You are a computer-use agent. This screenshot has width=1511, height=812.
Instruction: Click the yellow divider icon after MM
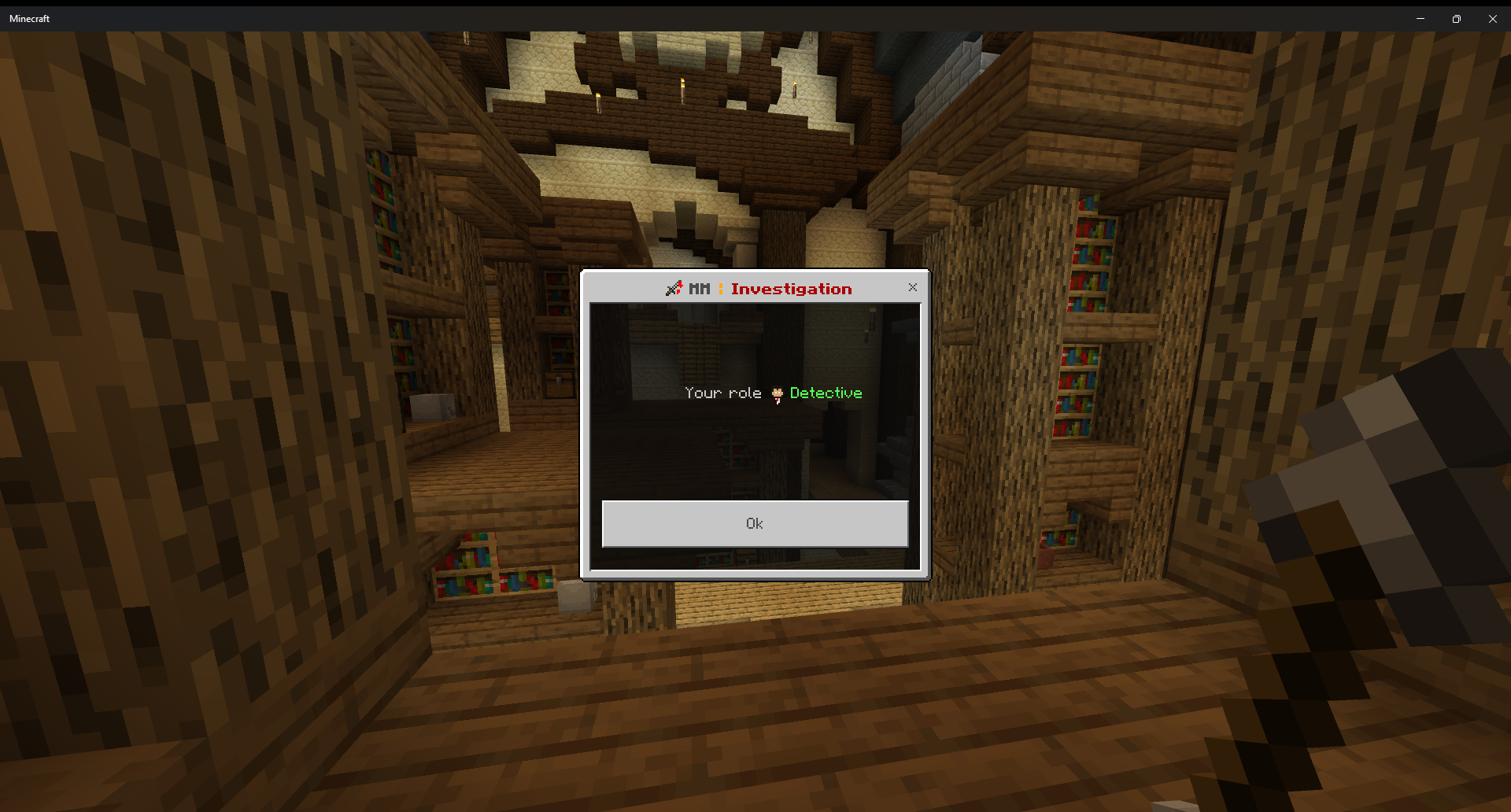click(720, 288)
